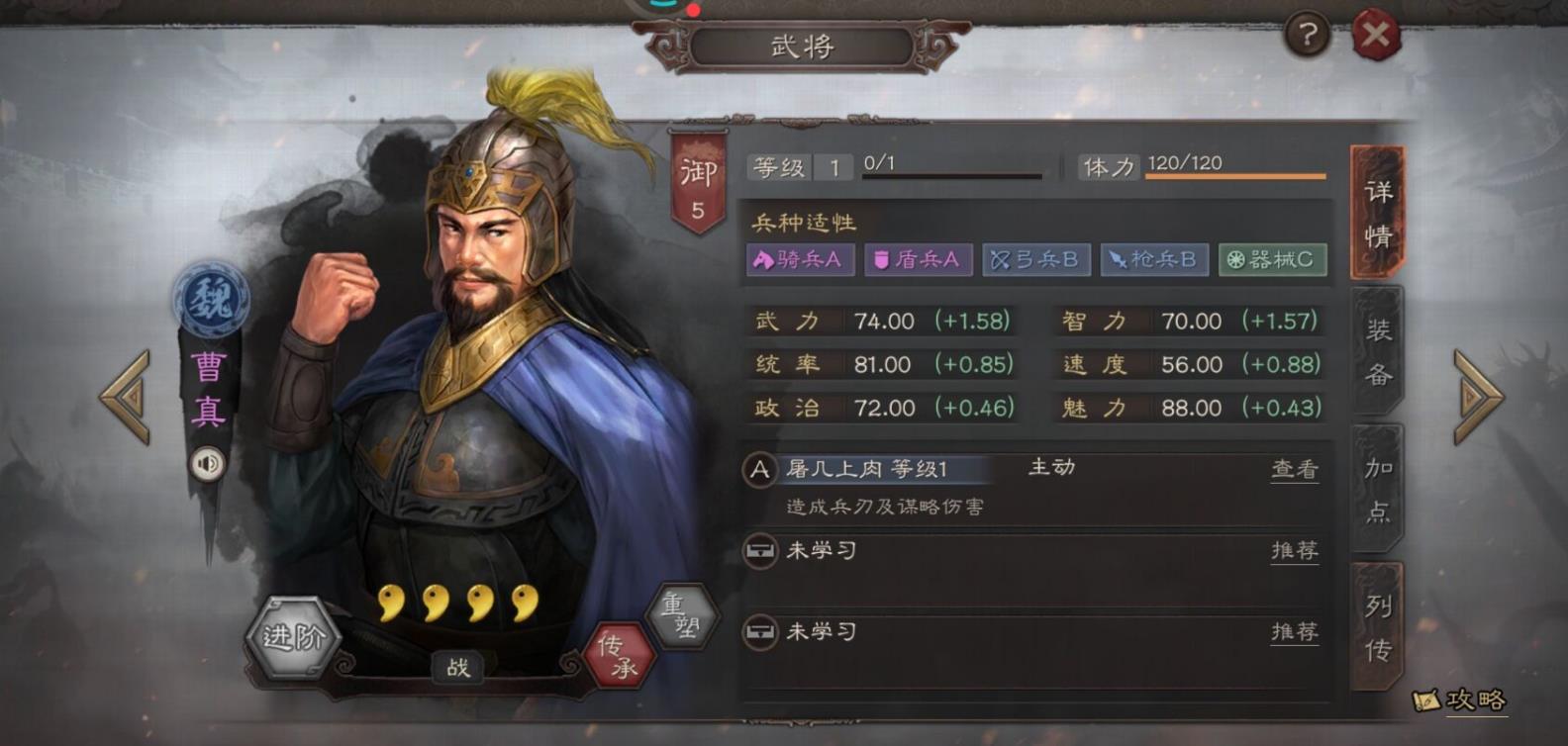Toggle the active skill 屠几上肉 slot

[881, 469]
